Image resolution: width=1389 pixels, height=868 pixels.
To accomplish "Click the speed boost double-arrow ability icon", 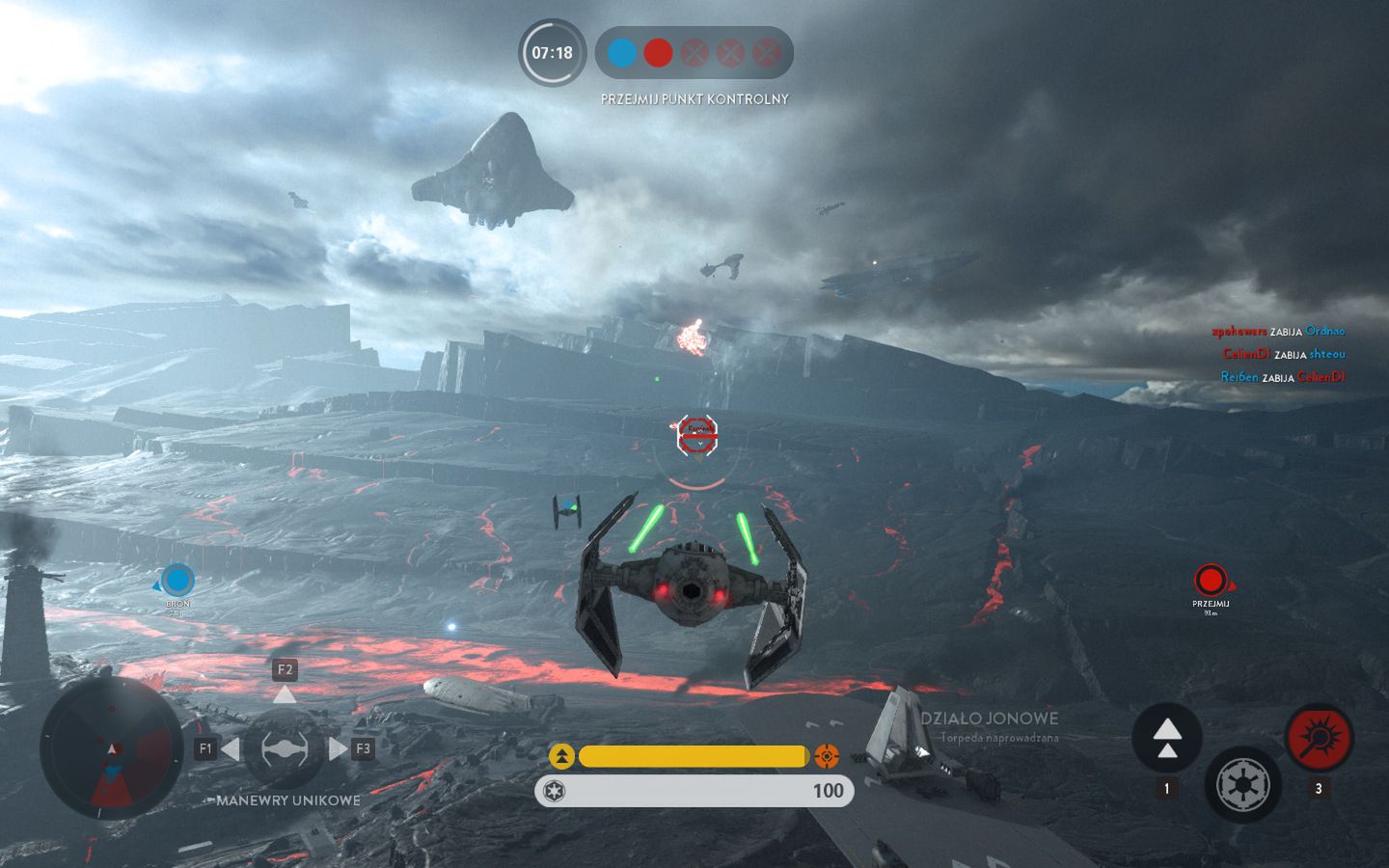I will 1168,737.
